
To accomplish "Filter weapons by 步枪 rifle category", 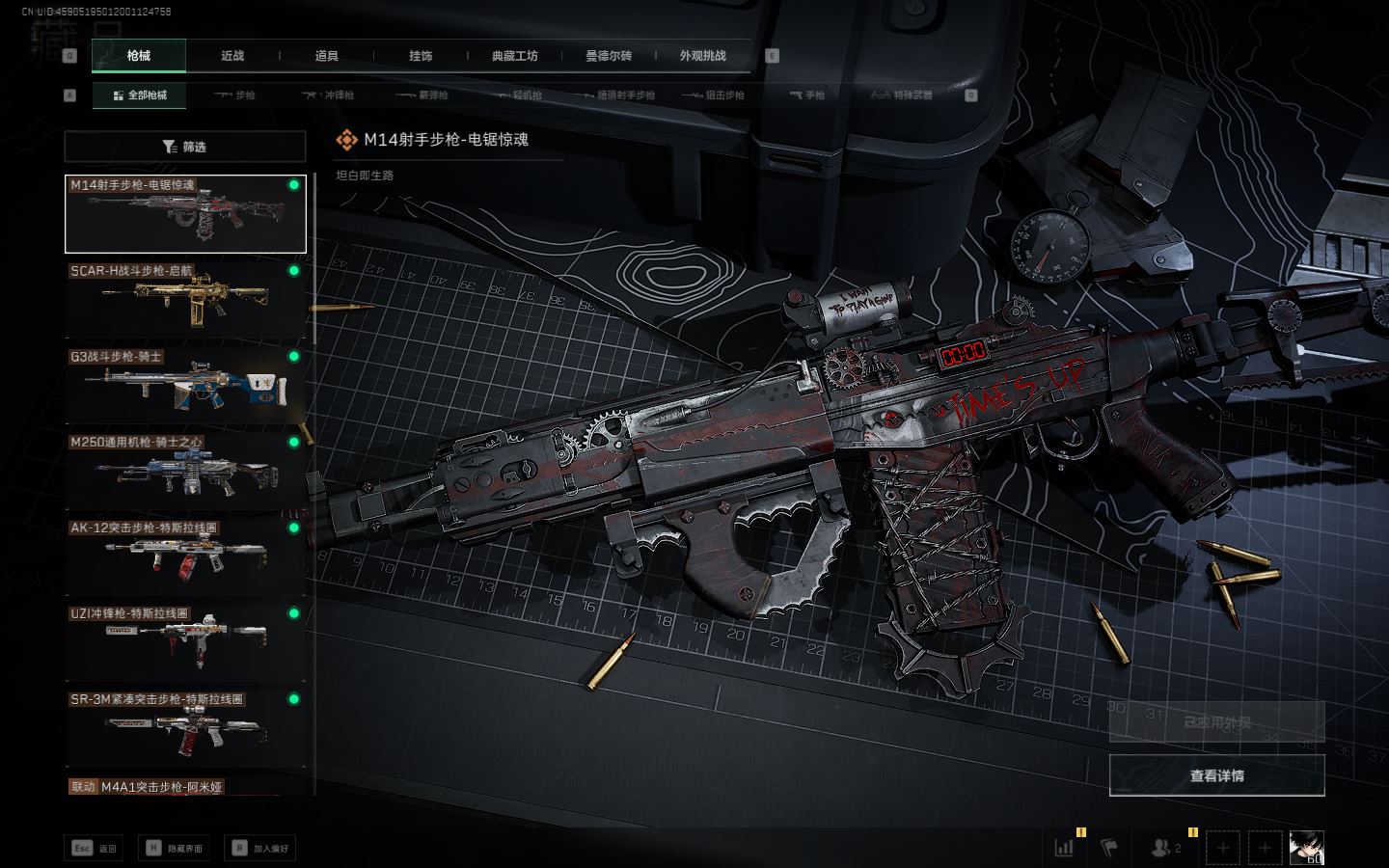I will point(235,95).
